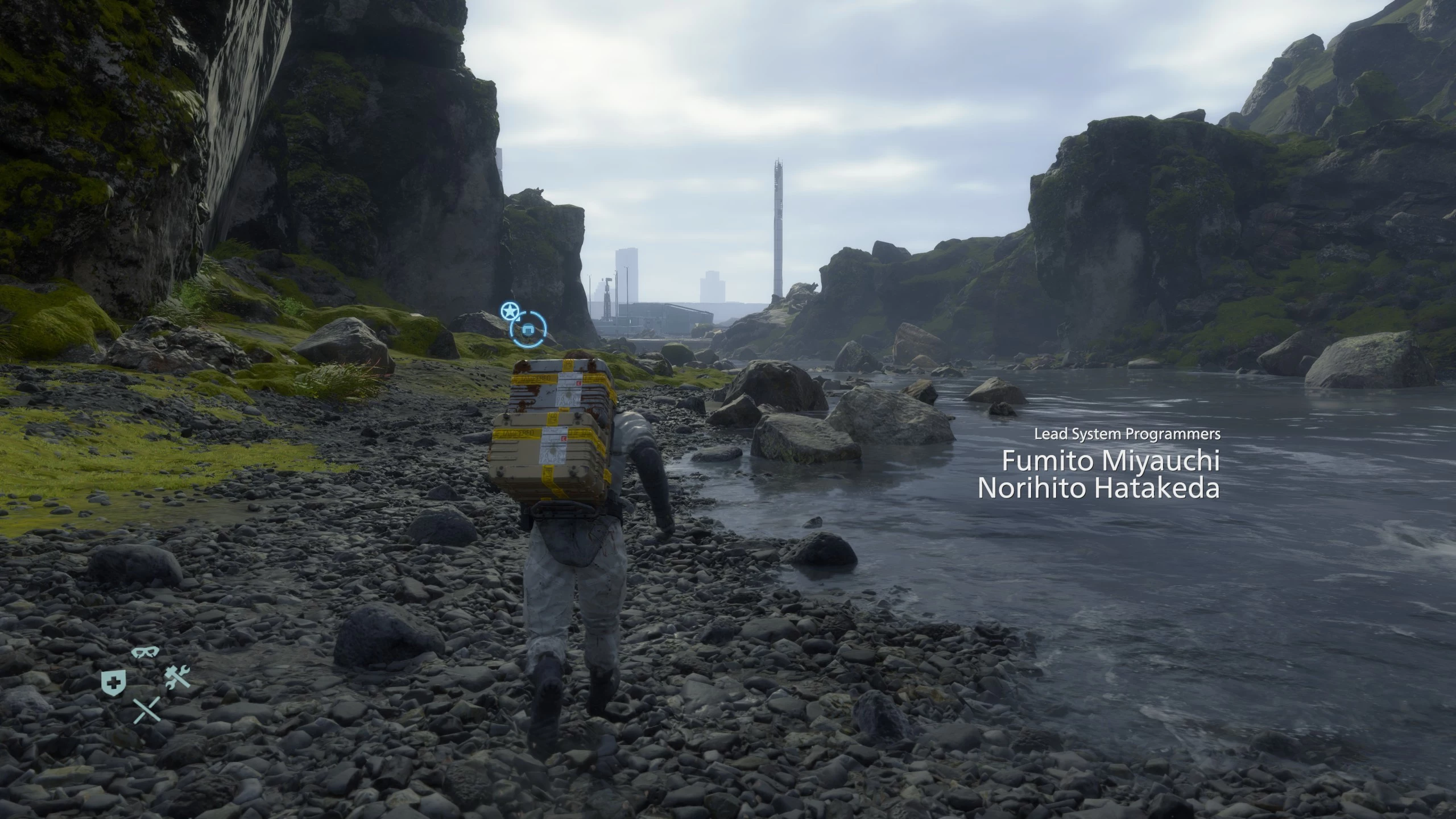1456x819 pixels.
Task: Select the goggles mask equipment icon
Action: 145,653
